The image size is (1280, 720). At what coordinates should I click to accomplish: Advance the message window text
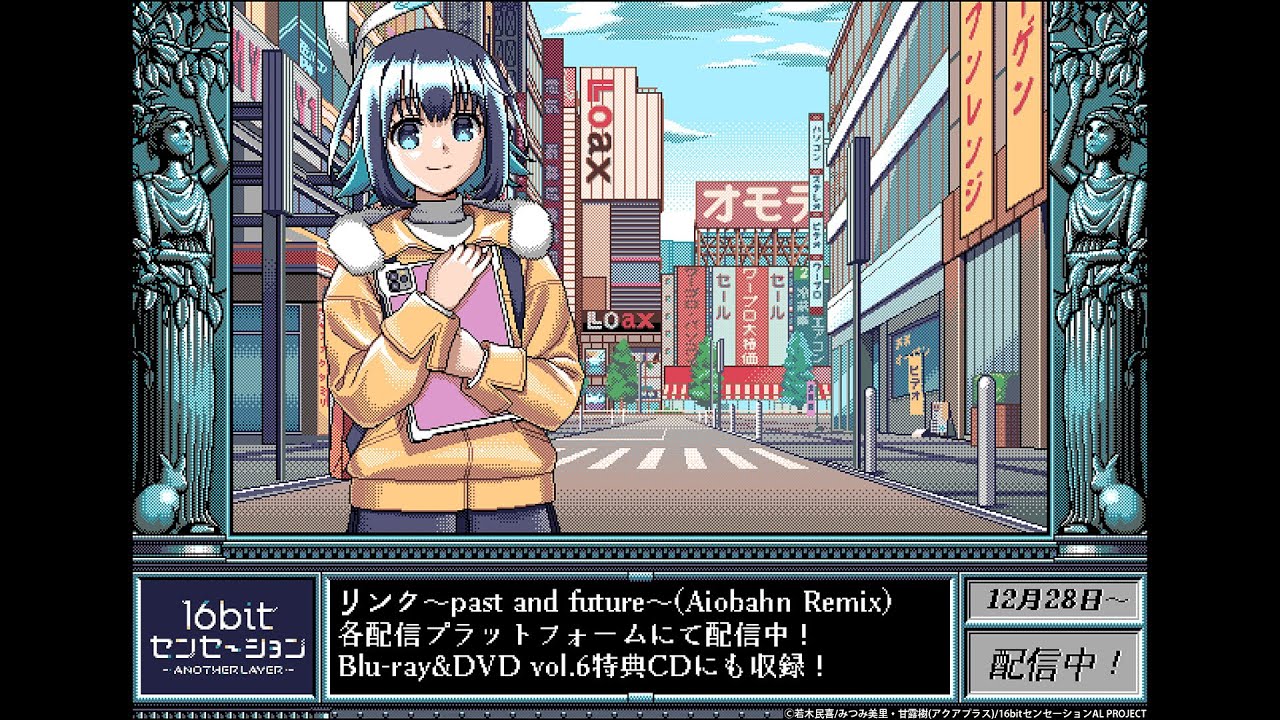click(639, 636)
